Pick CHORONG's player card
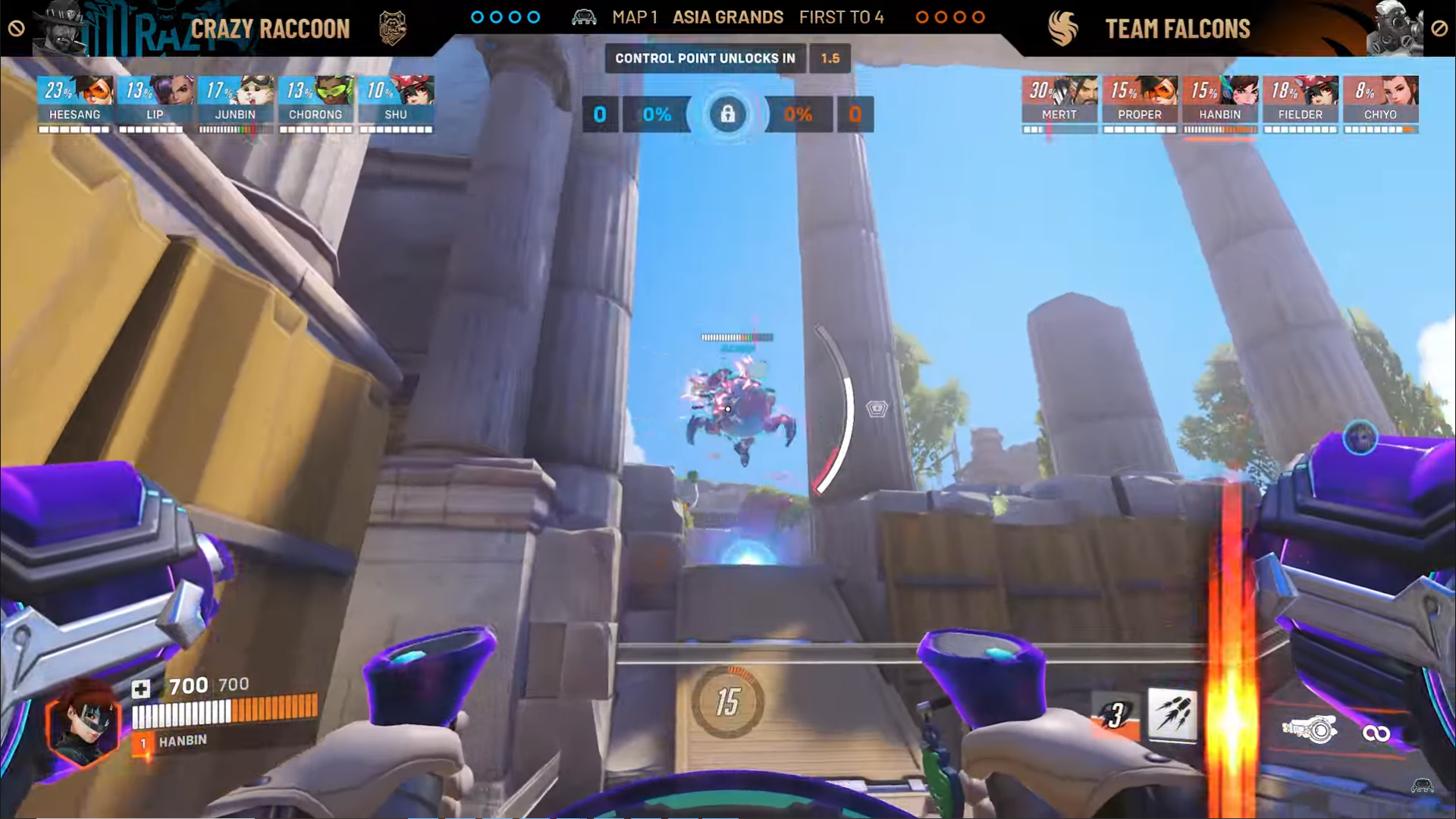The width and height of the screenshot is (1456, 819). point(316,102)
